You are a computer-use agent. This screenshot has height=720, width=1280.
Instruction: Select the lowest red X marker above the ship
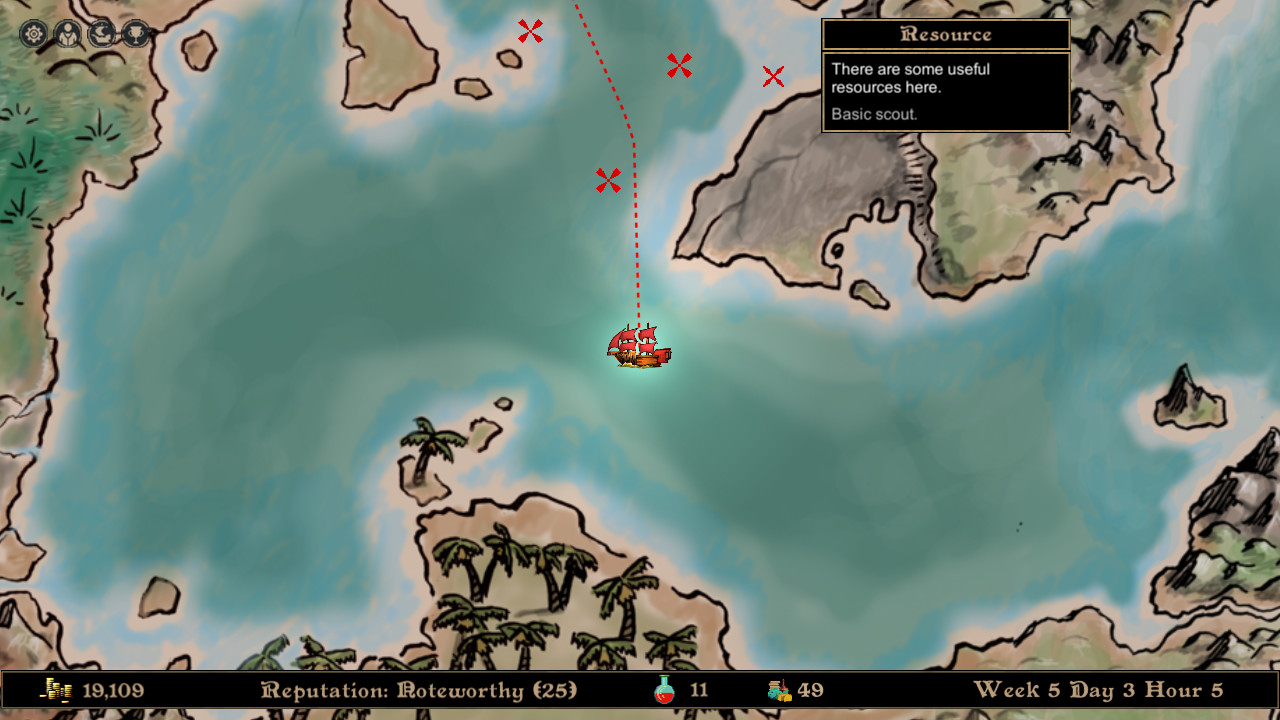(608, 181)
